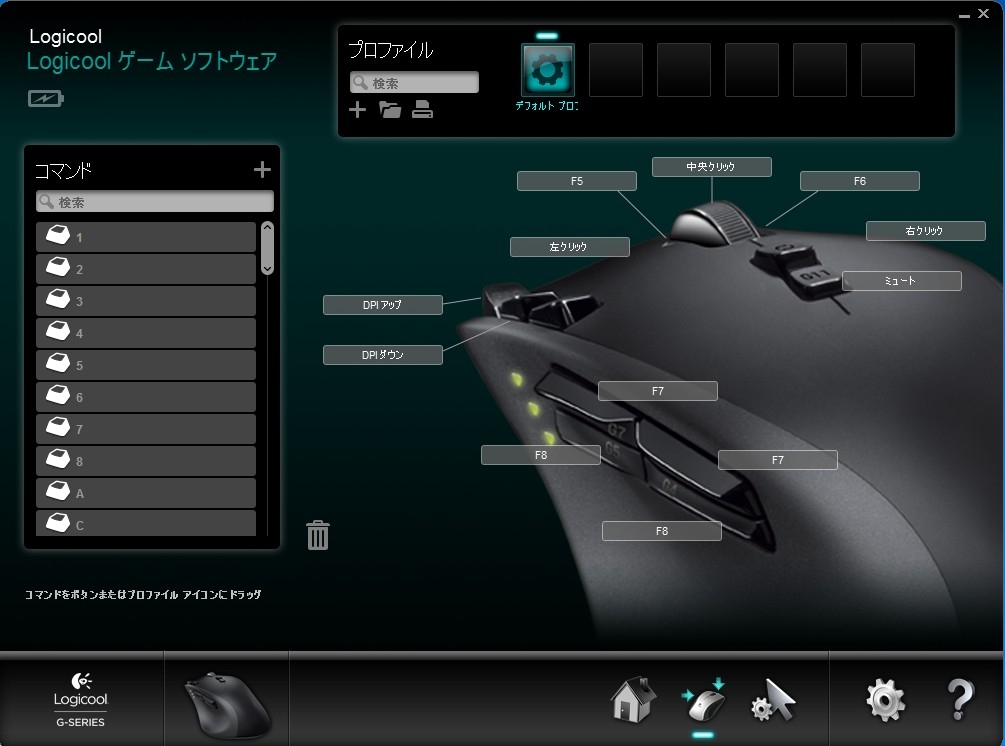The image size is (1005, 746).
Task: Open settings with bottom gear icon
Action: point(885,699)
